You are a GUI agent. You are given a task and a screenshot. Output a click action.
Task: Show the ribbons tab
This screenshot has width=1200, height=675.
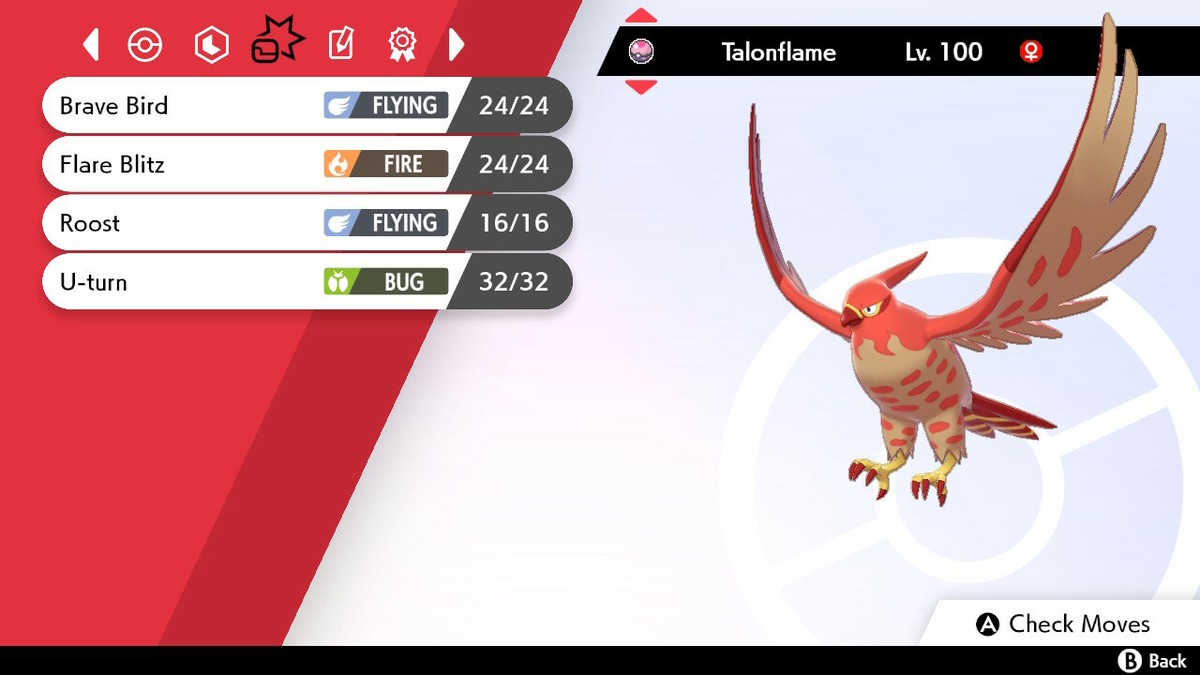401,44
